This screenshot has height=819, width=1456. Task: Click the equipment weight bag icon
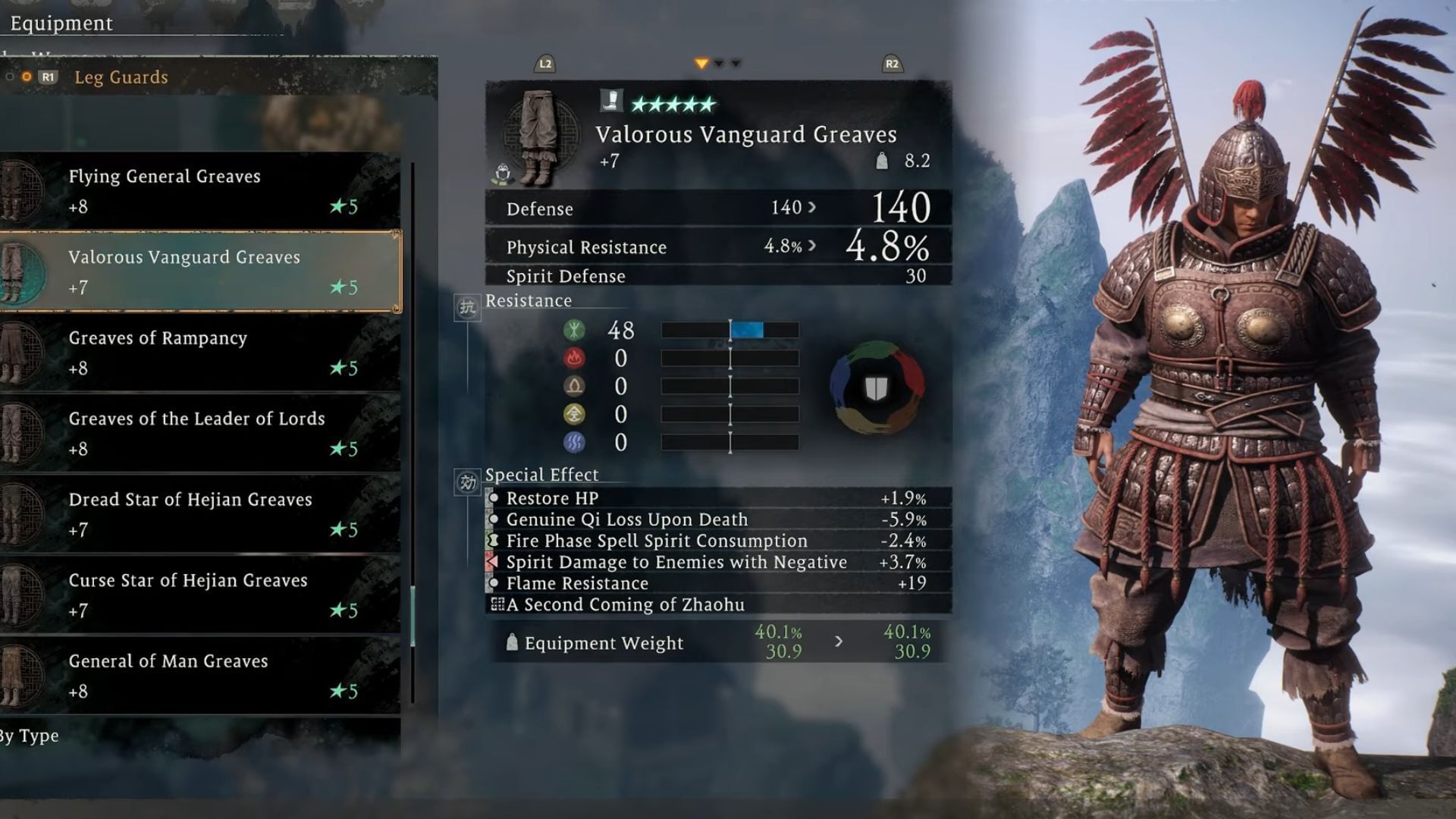511,643
